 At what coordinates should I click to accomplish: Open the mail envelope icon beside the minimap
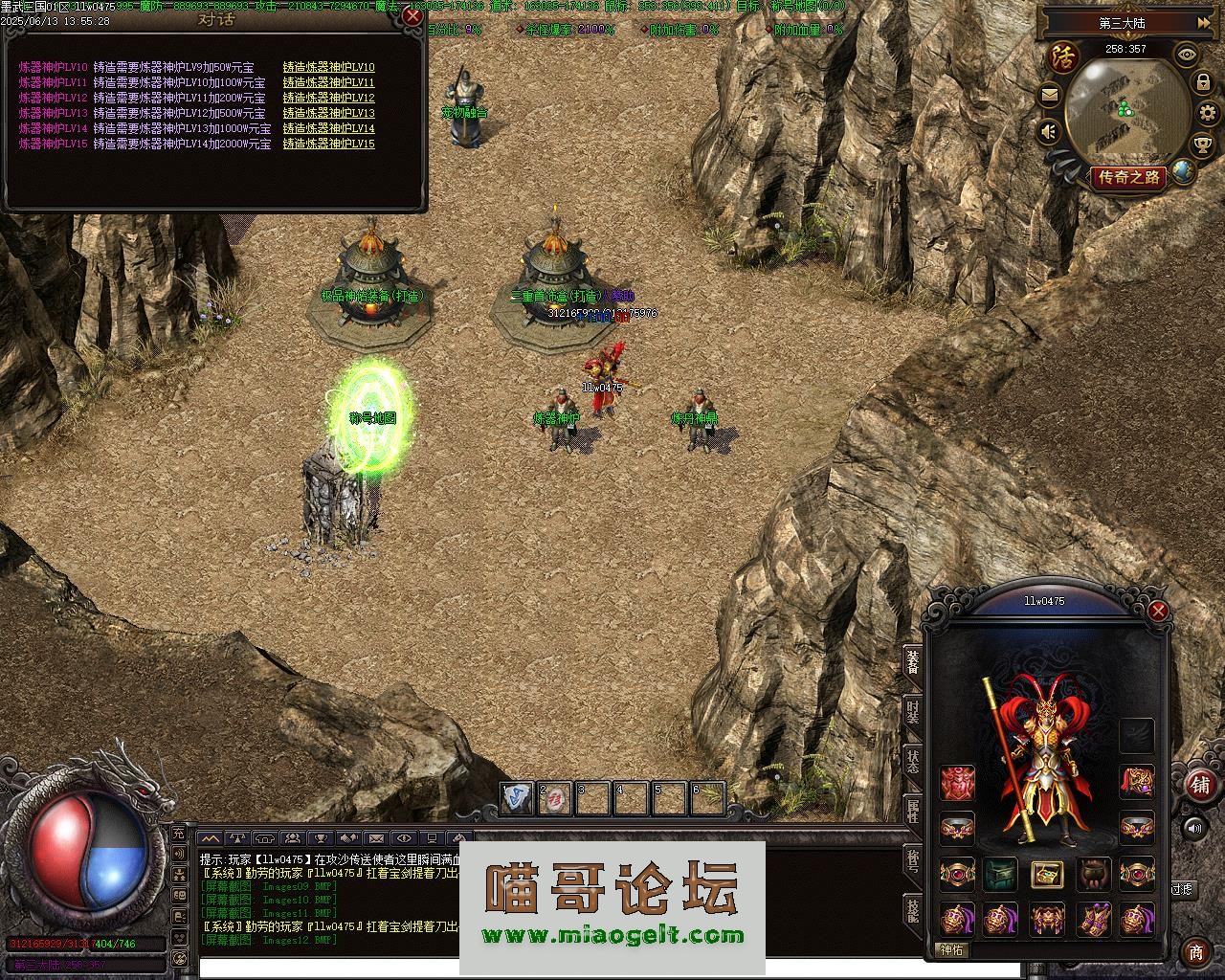pyautogui.click(x=1050, y=96)
